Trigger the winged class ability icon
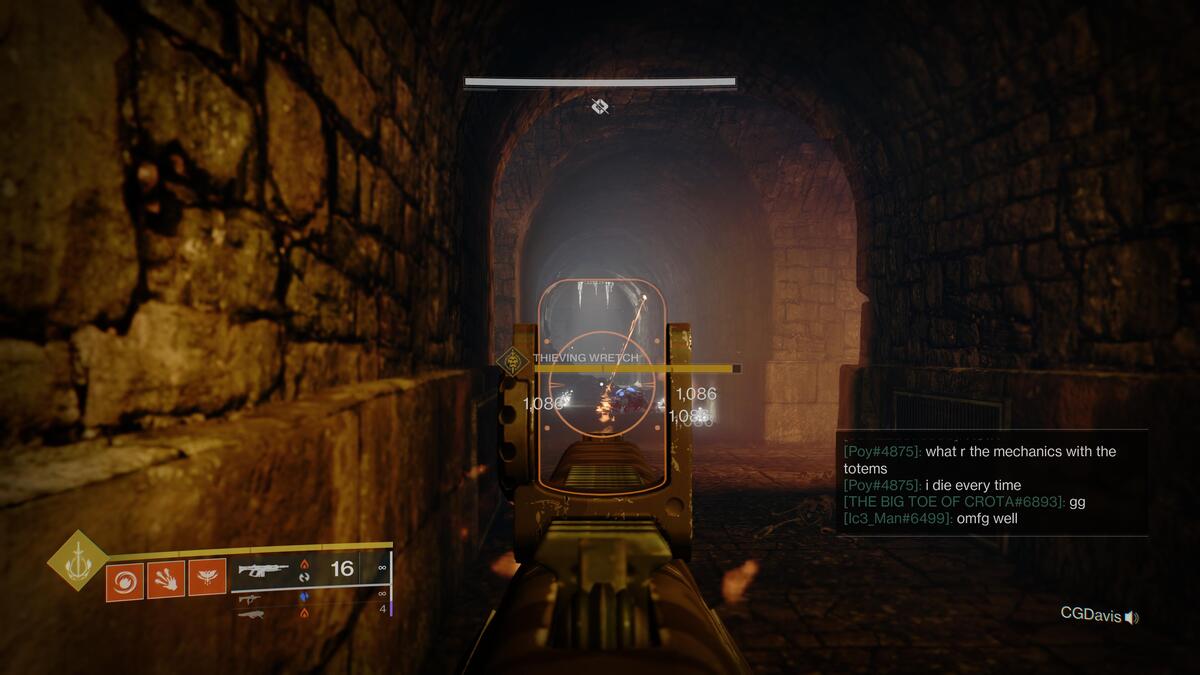Screen dimensions: 1200x675 pyautogui.click(x=207, y=578)
